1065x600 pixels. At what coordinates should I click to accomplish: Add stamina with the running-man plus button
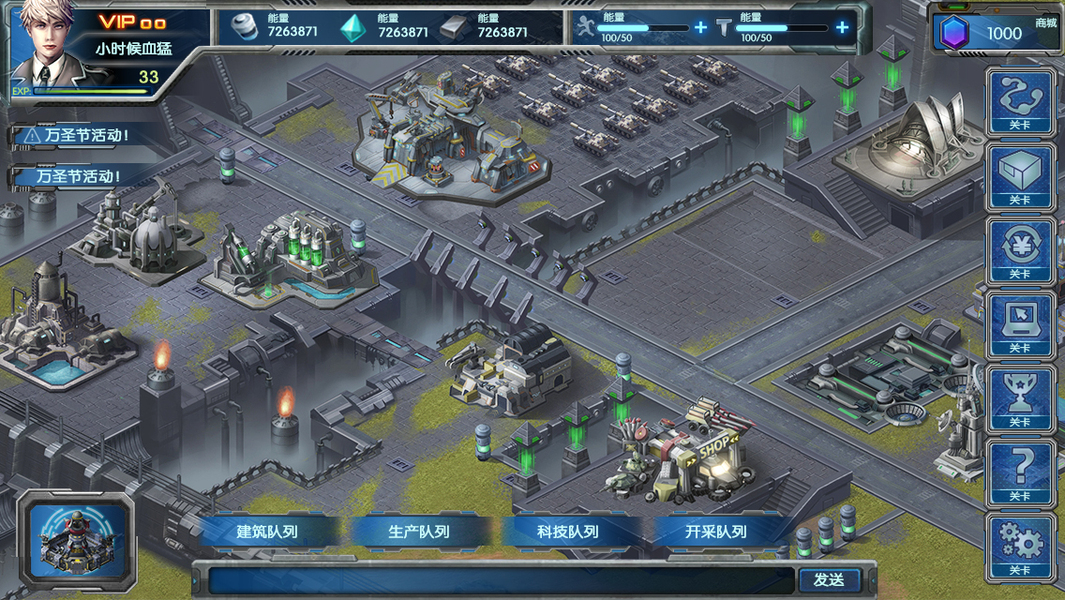pyautogui.click(x=700, y=27)
